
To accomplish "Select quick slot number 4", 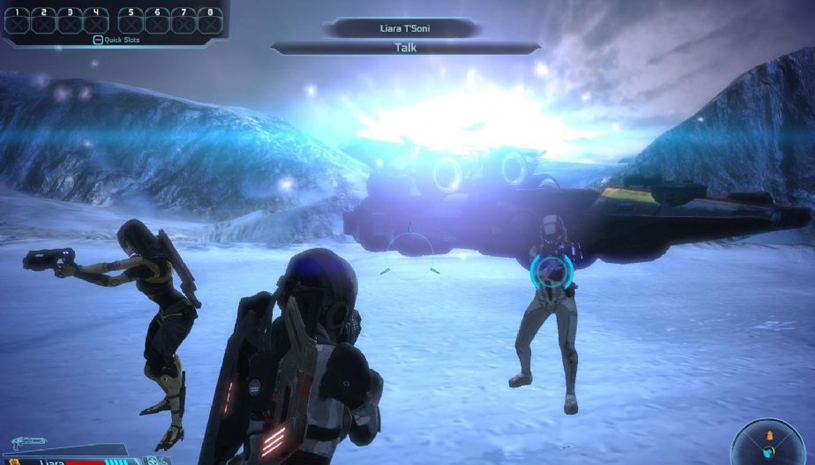I will [96, 19].
